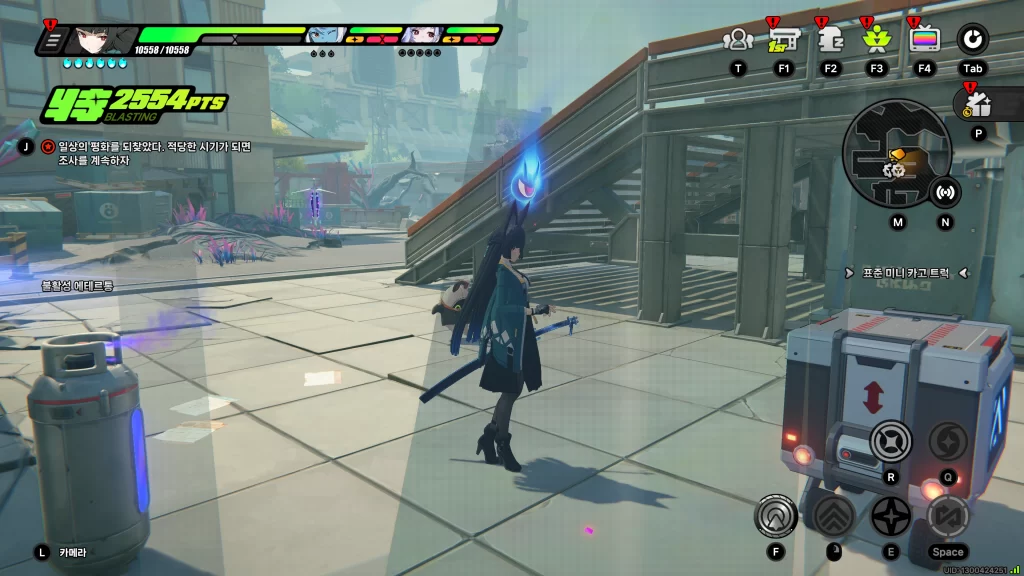Switch to the blue-haired teammate portrait
The image size is (1024, 576).
[323, 36]
